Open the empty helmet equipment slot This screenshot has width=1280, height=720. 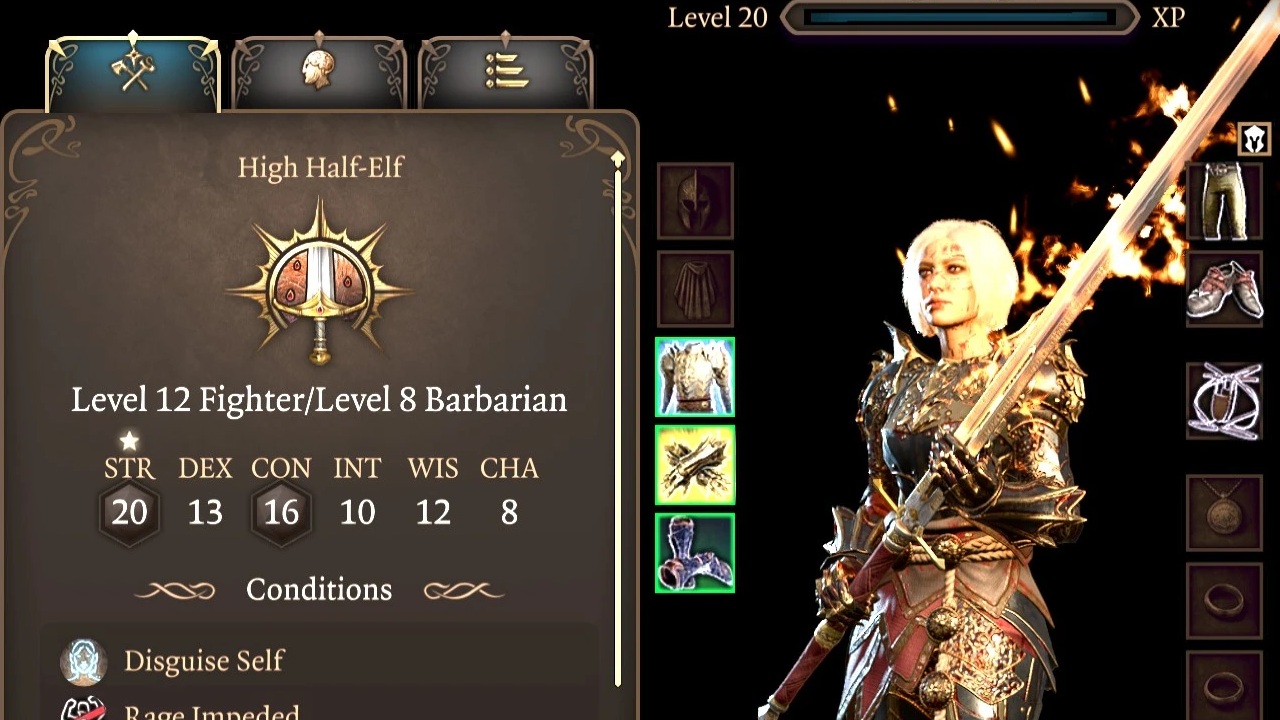click(x=694, y=198)
